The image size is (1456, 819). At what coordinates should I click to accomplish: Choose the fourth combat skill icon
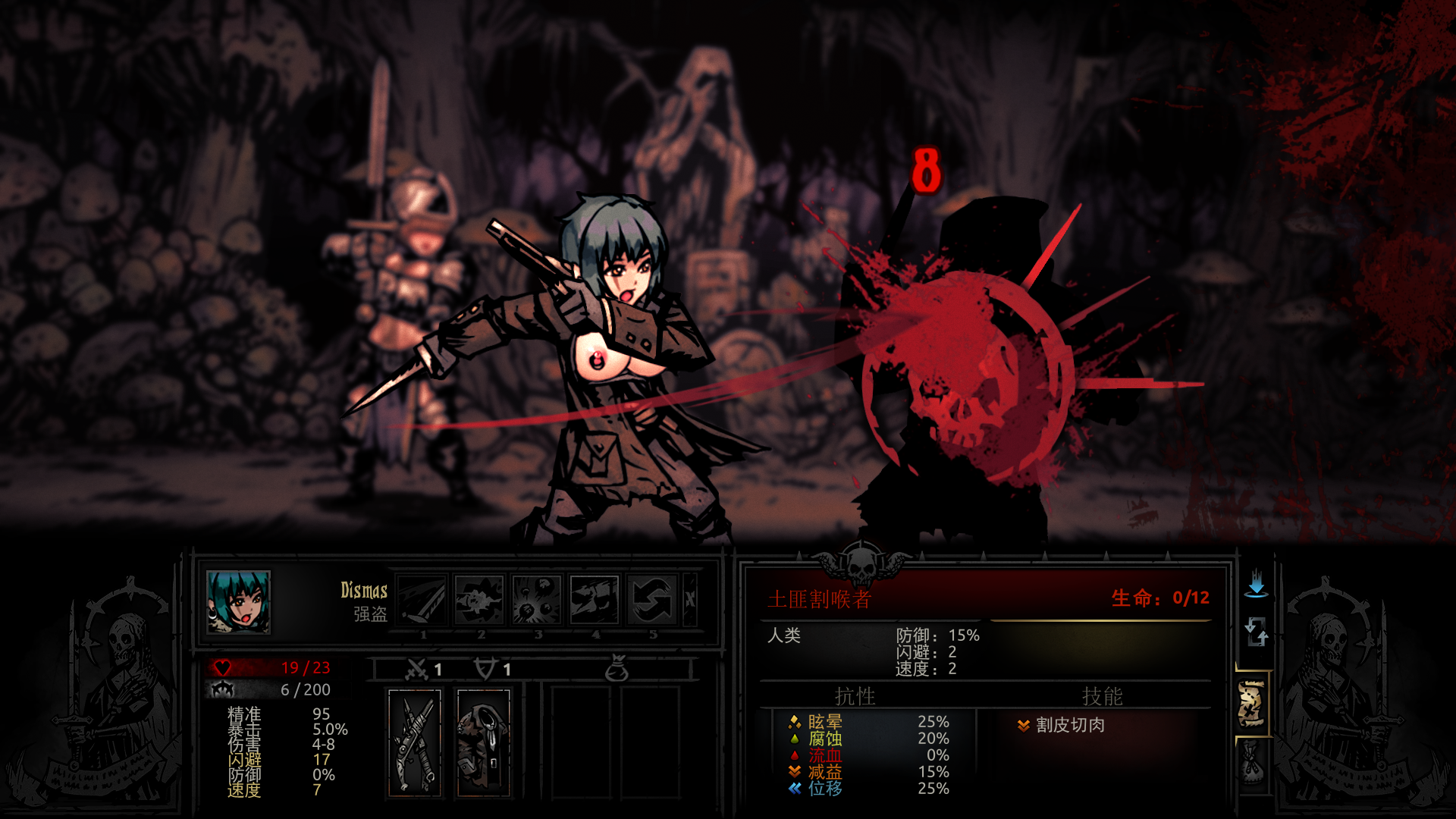point(595,600)
